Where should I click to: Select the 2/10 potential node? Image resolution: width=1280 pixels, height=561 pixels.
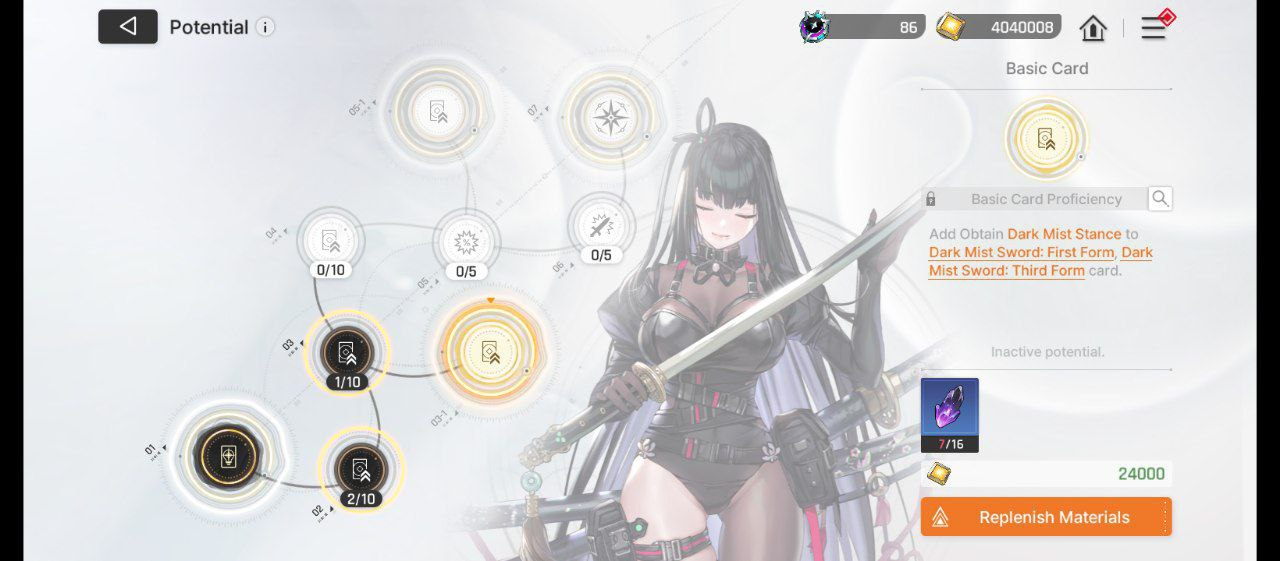361,467
